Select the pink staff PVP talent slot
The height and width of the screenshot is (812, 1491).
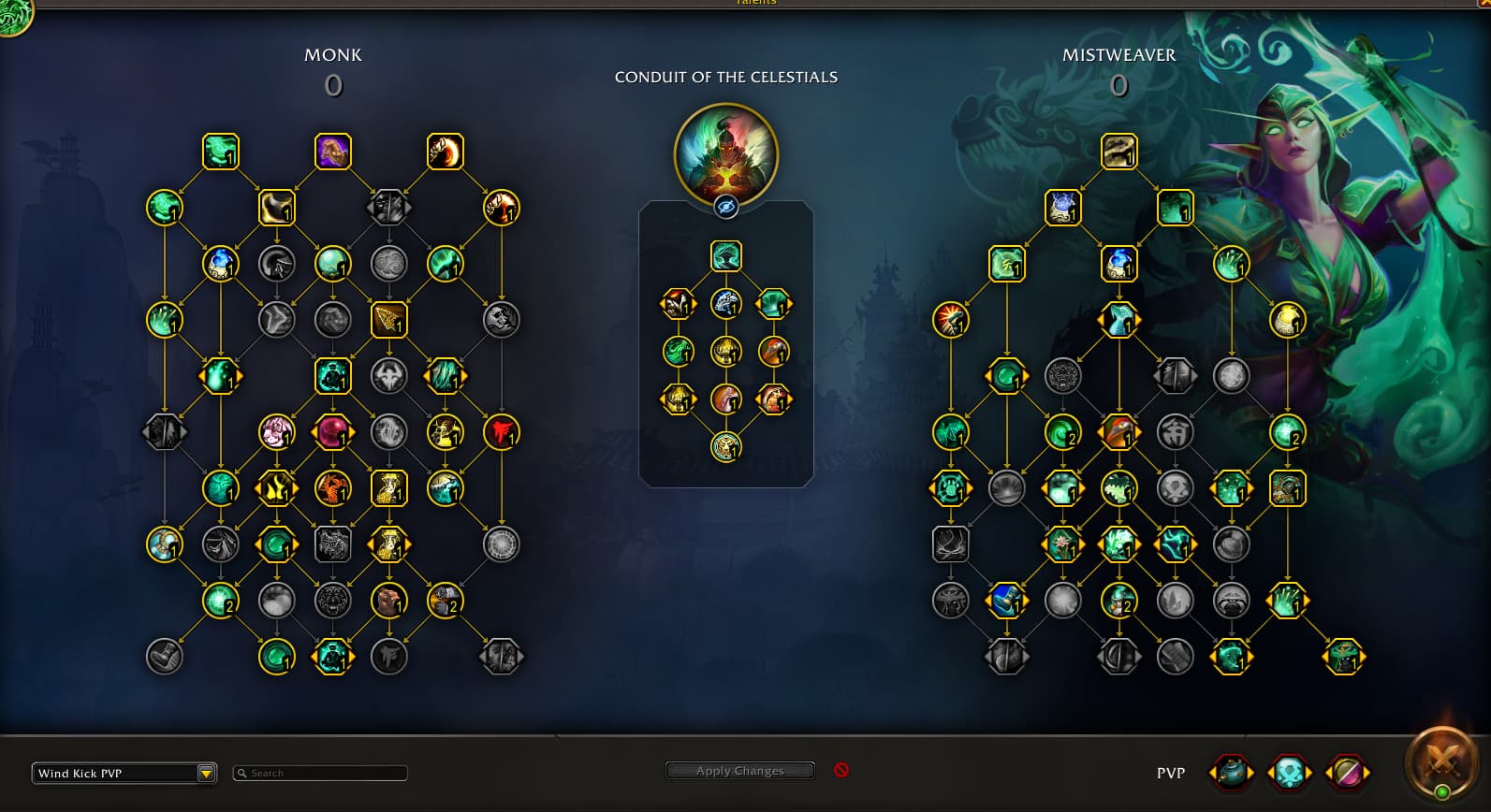(1347, 773)
